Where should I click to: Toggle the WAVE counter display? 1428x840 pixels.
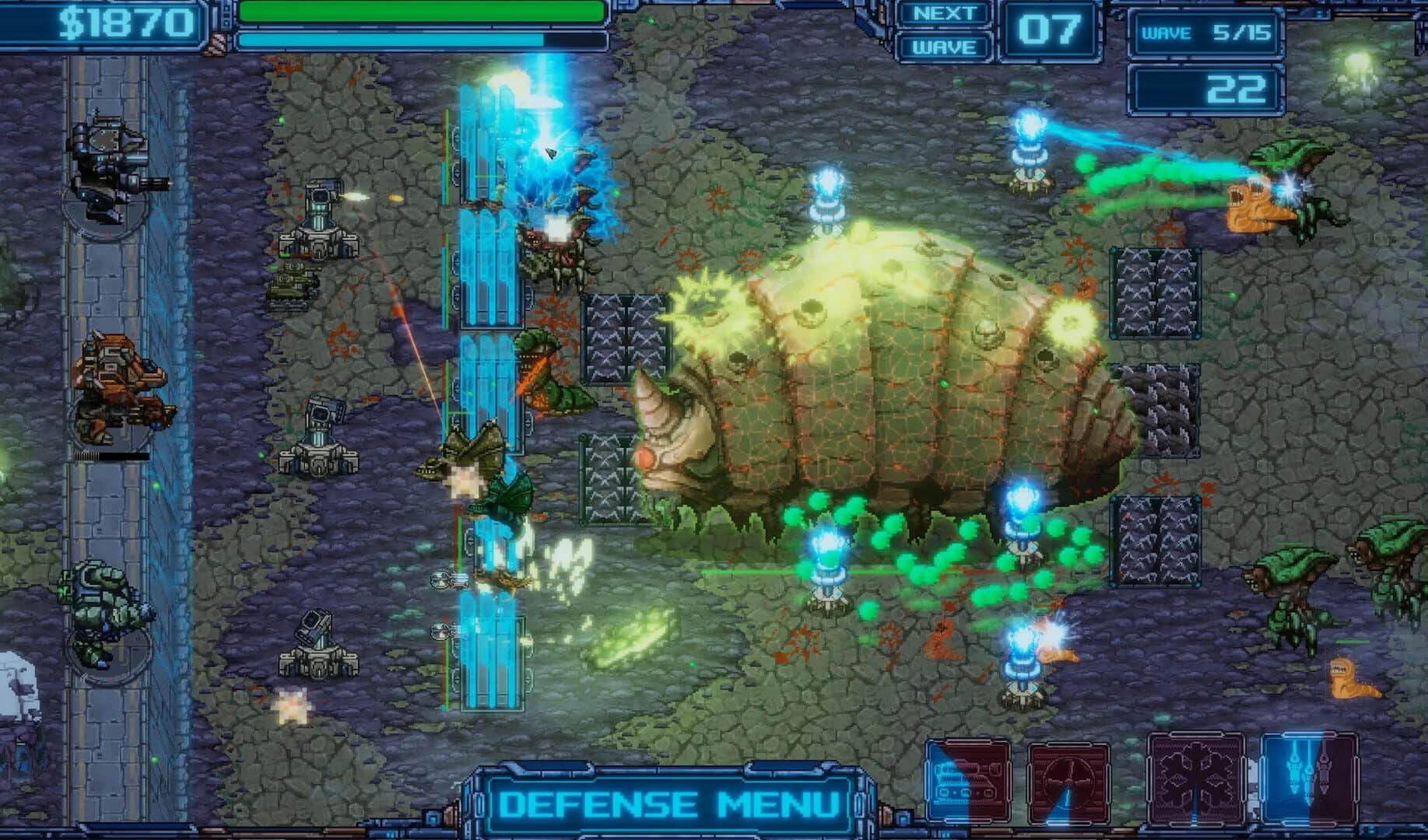(x=944, y=47)
